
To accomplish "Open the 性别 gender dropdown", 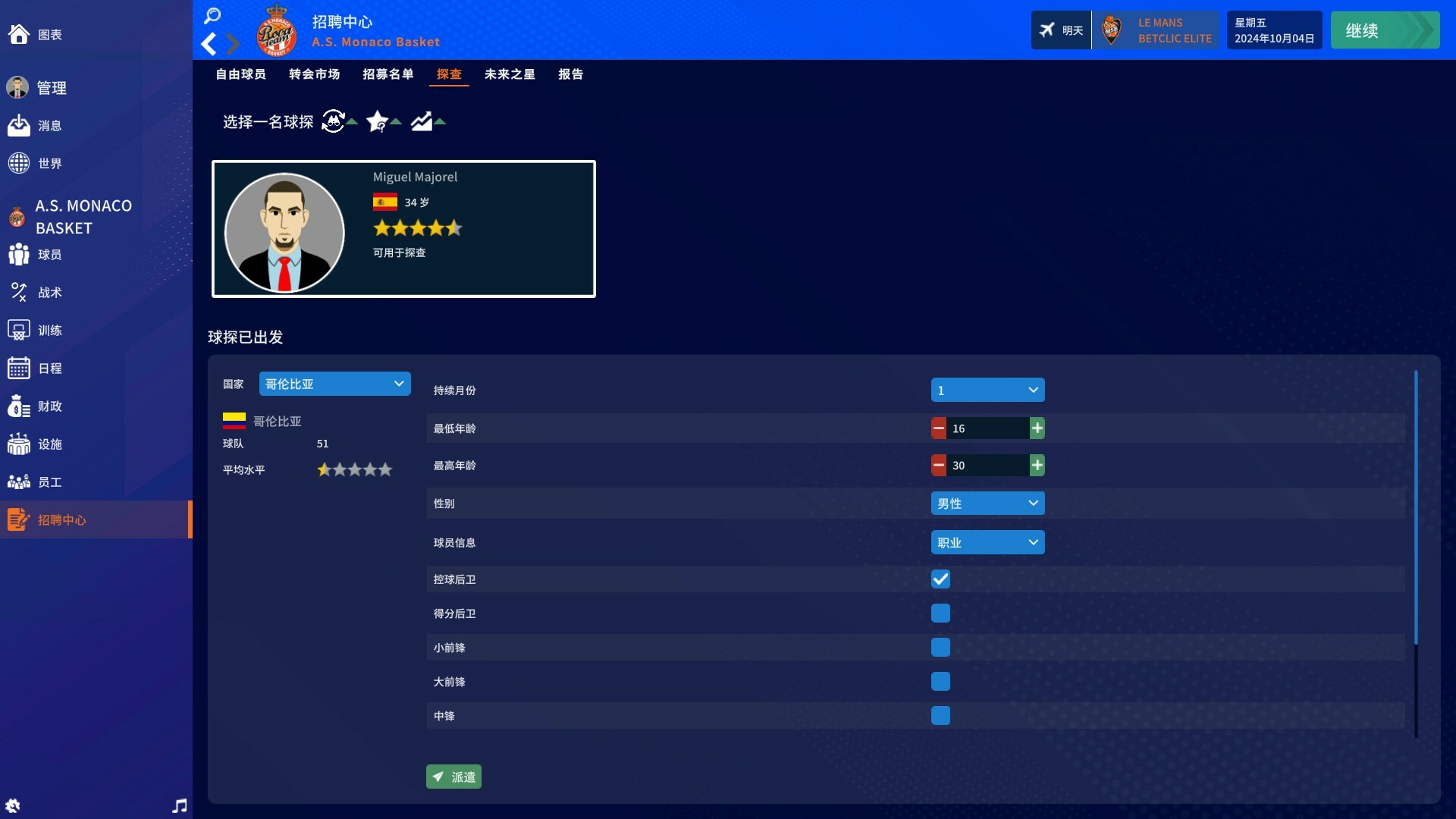I will tap(987, 503).
